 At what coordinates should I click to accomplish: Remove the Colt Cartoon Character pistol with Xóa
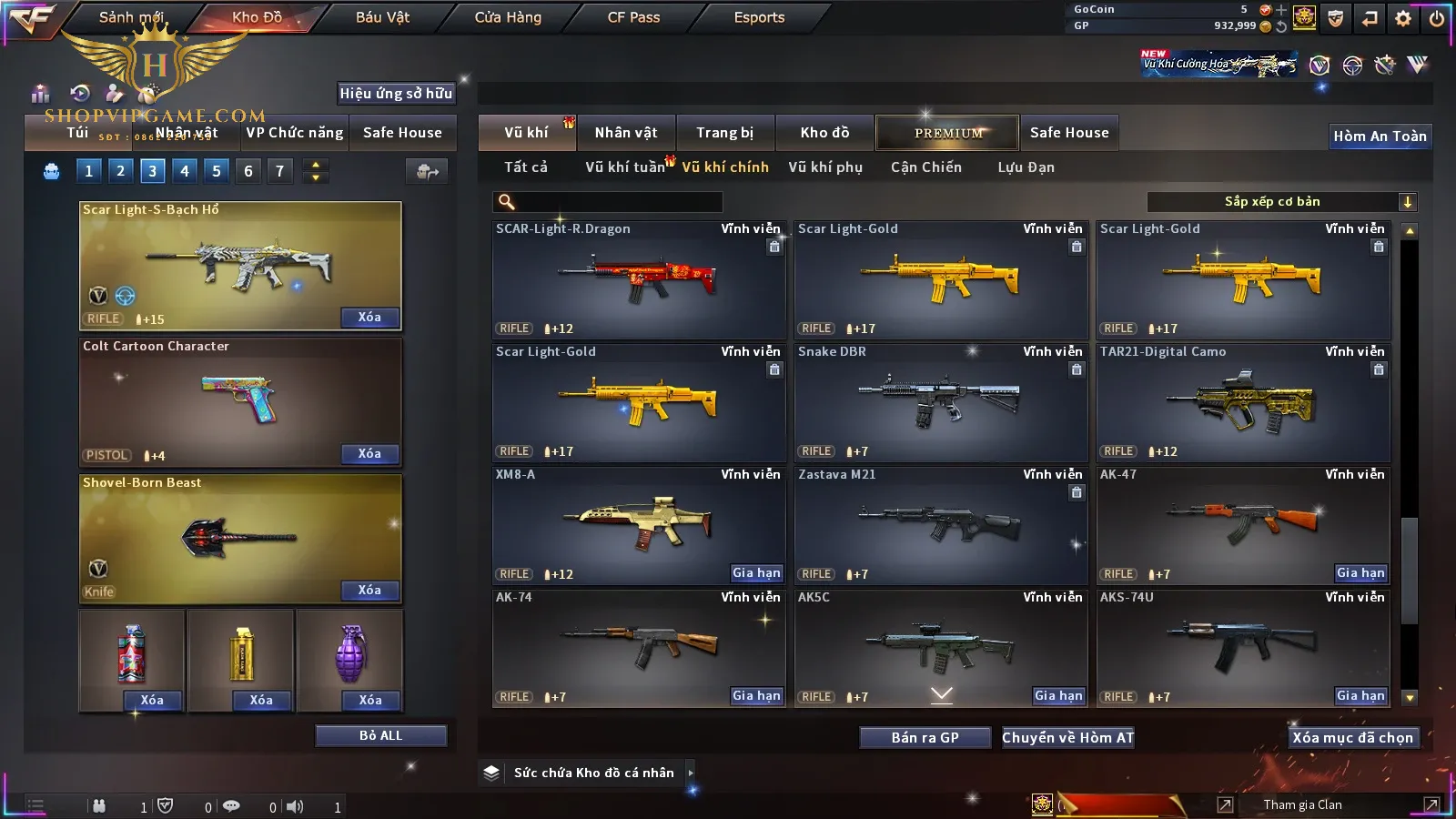[369, 454]
